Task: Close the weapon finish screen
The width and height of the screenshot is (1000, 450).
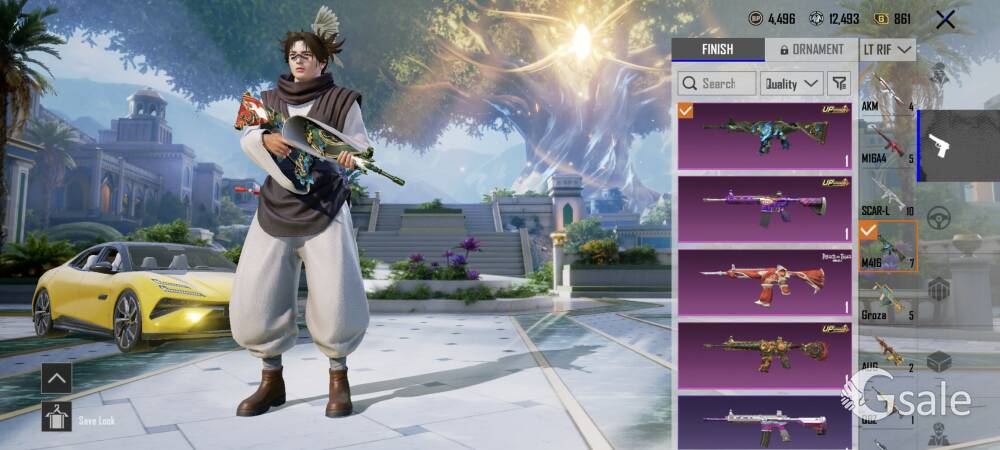Action: pyautogui.click(x=945, y=19)
